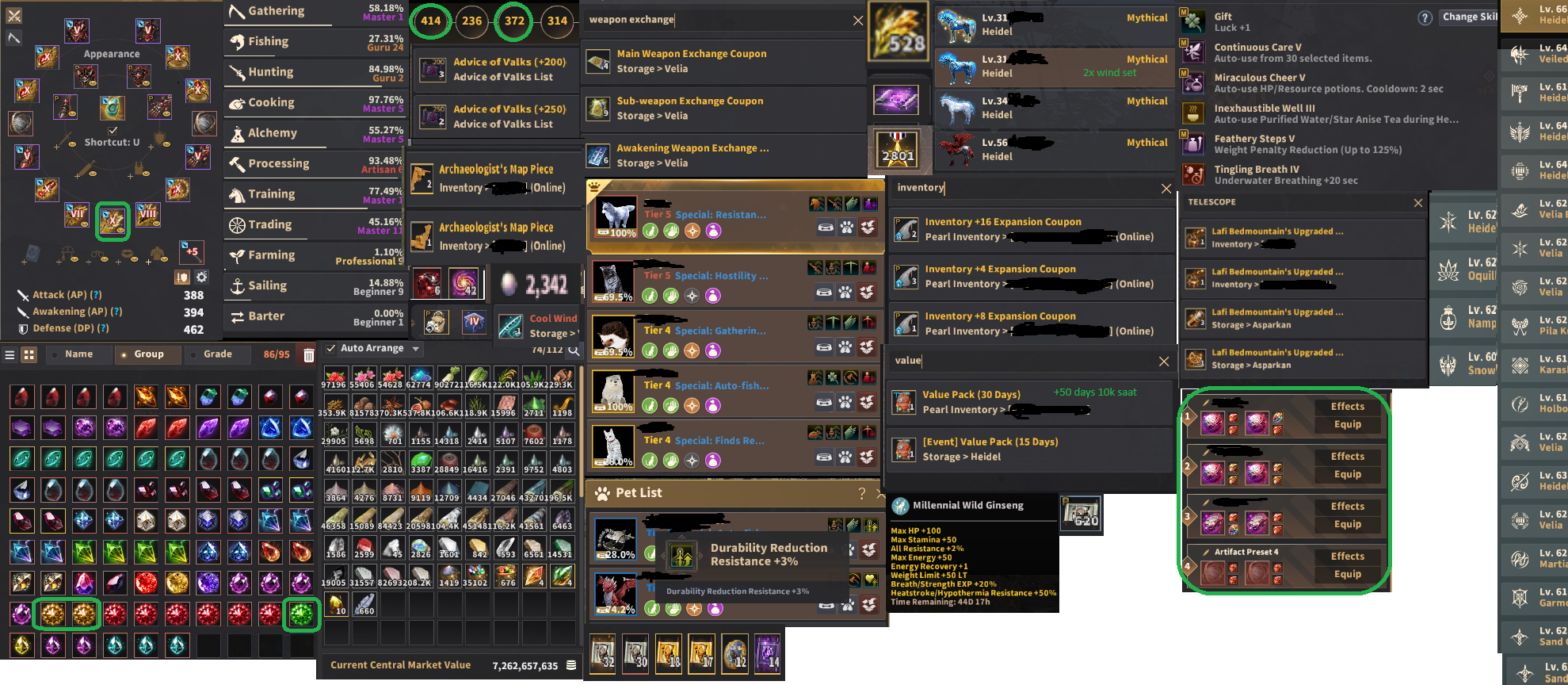Select the Sailing anchor icon
Image resolution: width=1568 pixels, height=685 pixels.
(x=238, y=285)
